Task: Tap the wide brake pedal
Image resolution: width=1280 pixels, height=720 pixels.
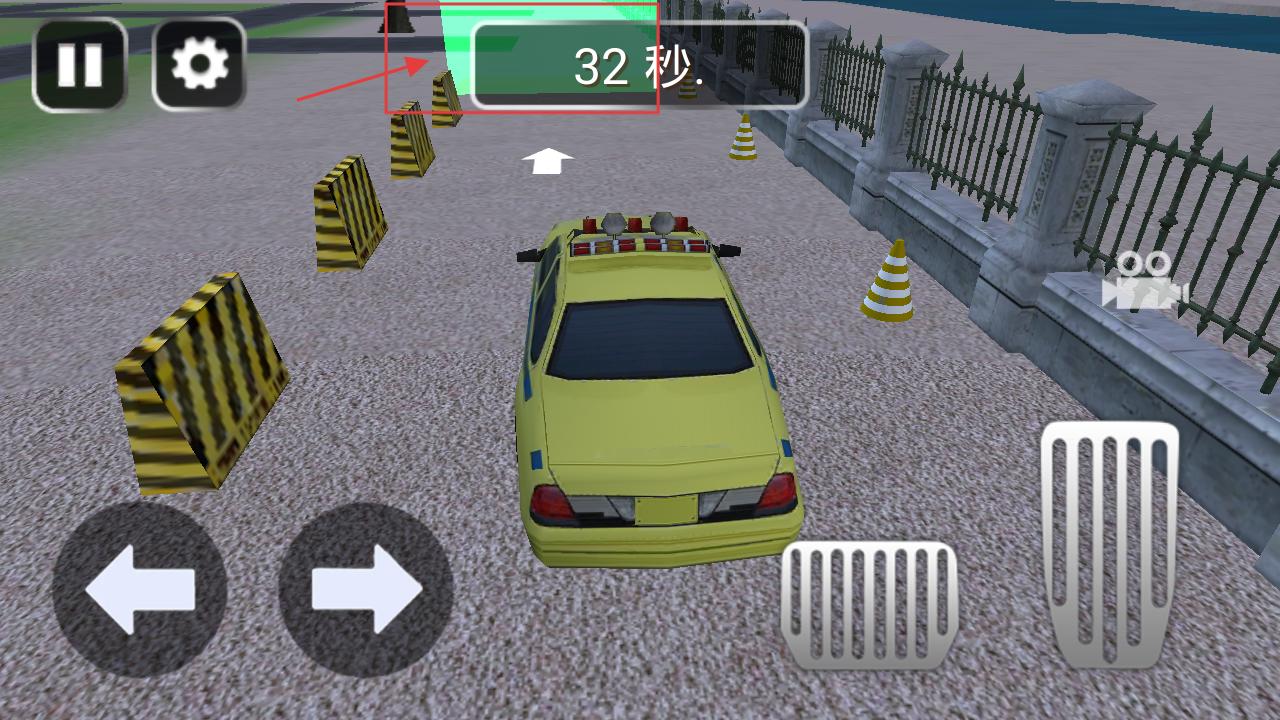Action: pyautogui.click(x=869, y=605)
